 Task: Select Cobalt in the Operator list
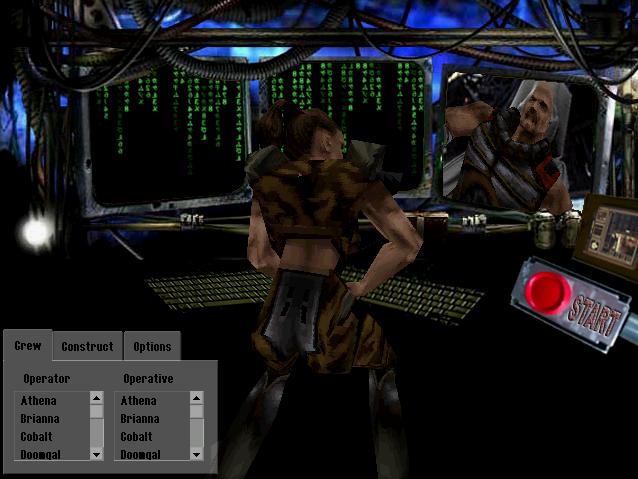[x=37, y=437]
